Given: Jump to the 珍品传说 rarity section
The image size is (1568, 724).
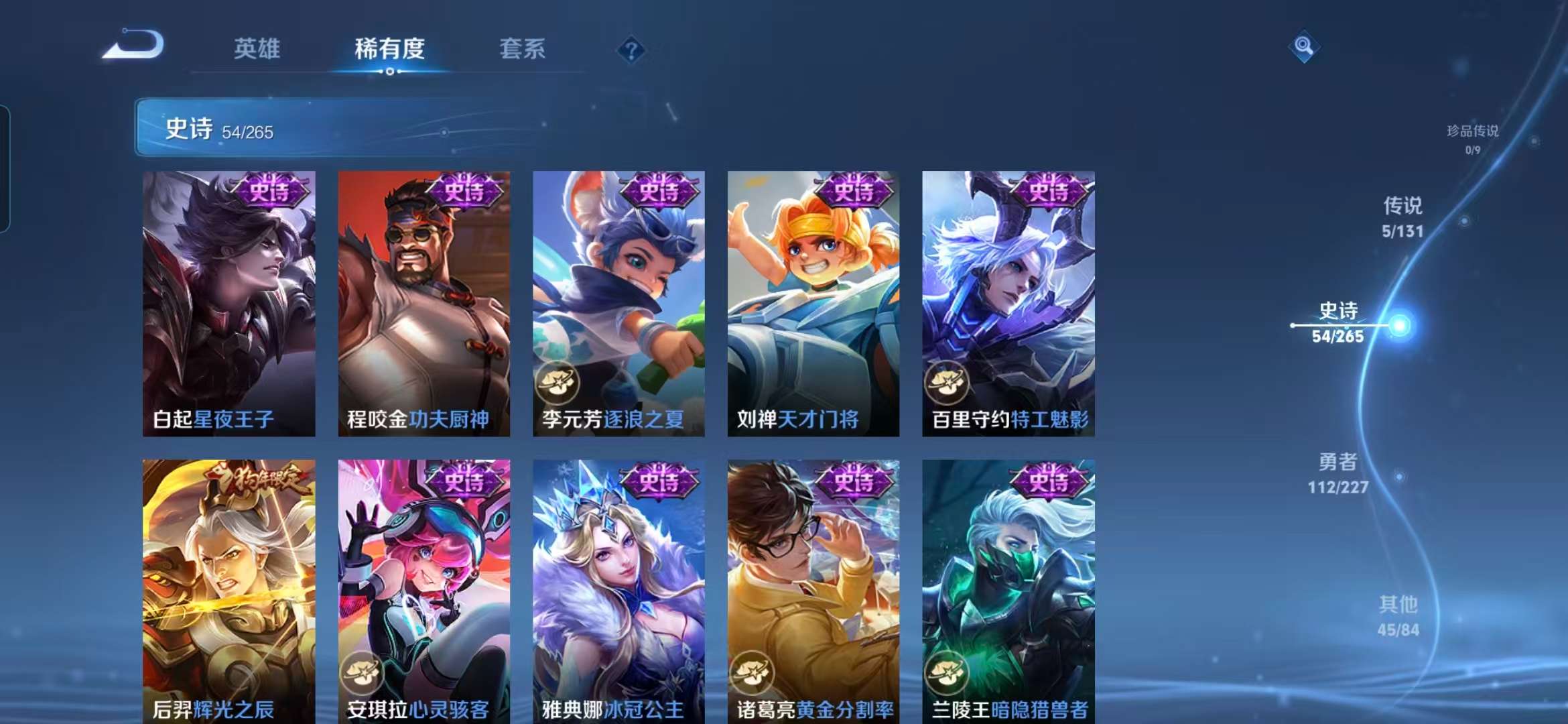Looking at the screenshot, I should coord(1472,138).
